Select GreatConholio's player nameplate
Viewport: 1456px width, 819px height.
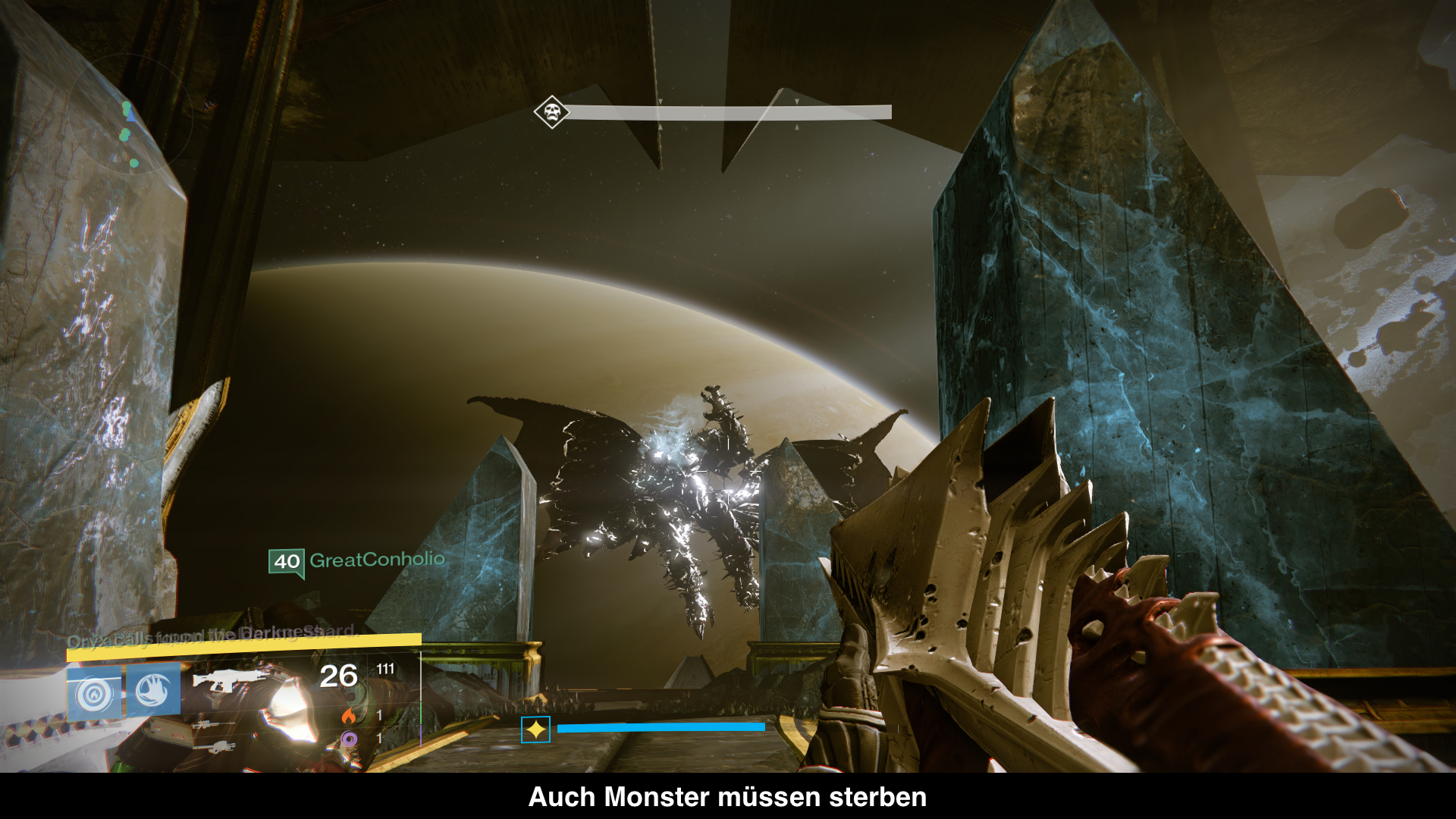[356, 561]
